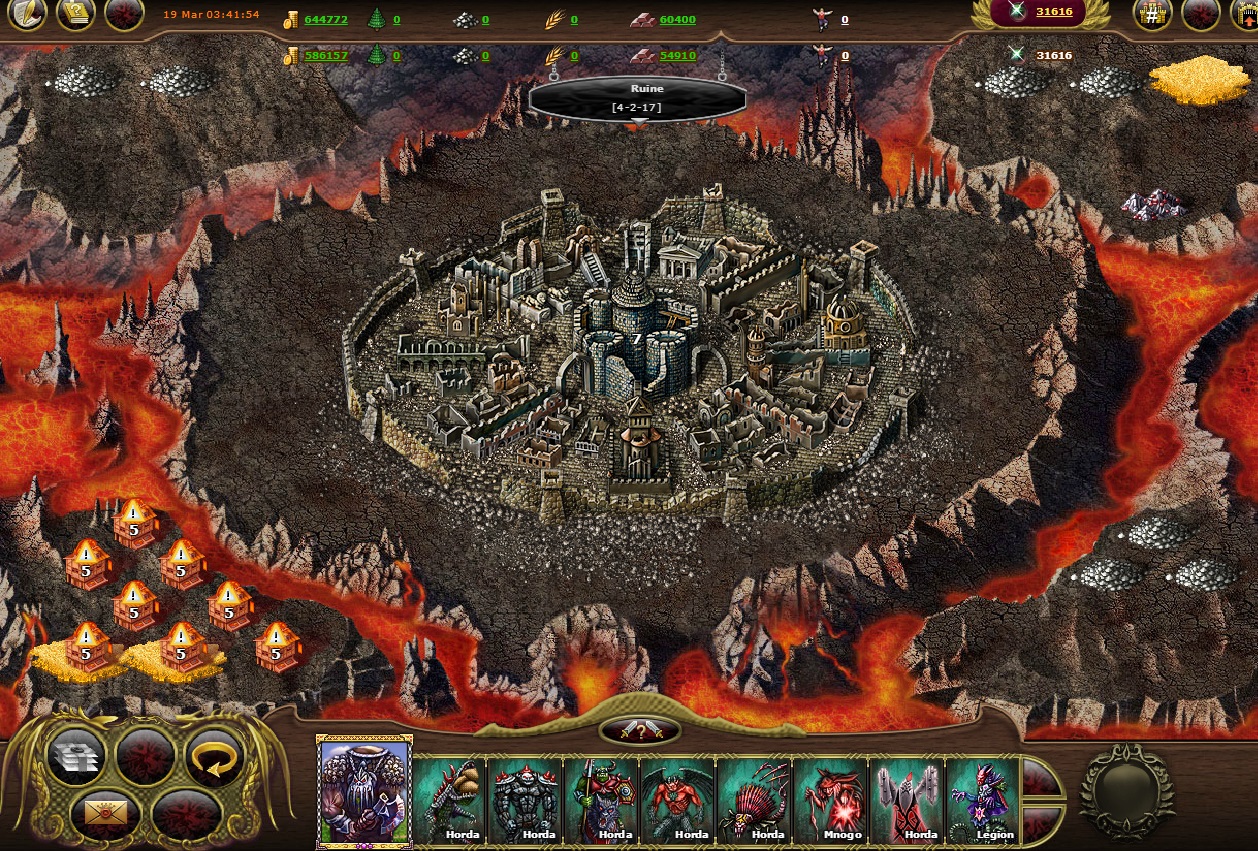Image resolution: width=1258 pixels, height=851 pixels.
Task: Open the stacked papers reports button
Action: pyautogui.click(x=77, y=757)
